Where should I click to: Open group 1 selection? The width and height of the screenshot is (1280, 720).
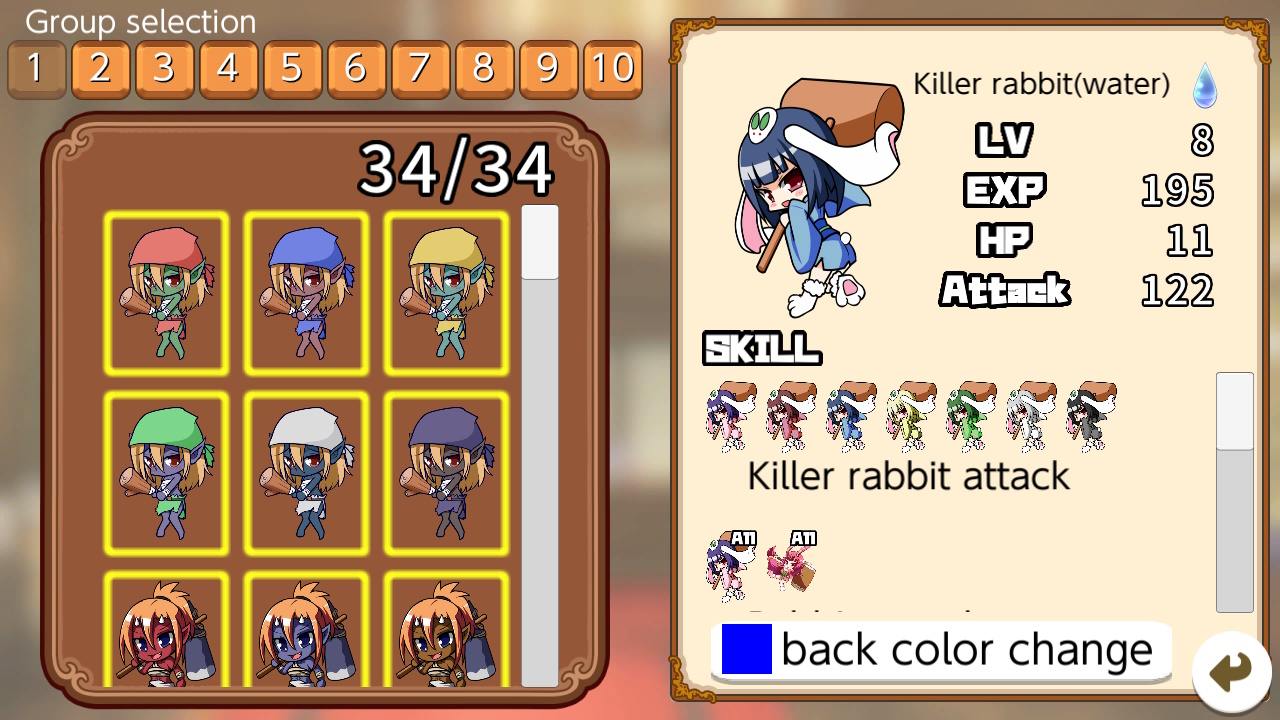[x=37, y=69]
